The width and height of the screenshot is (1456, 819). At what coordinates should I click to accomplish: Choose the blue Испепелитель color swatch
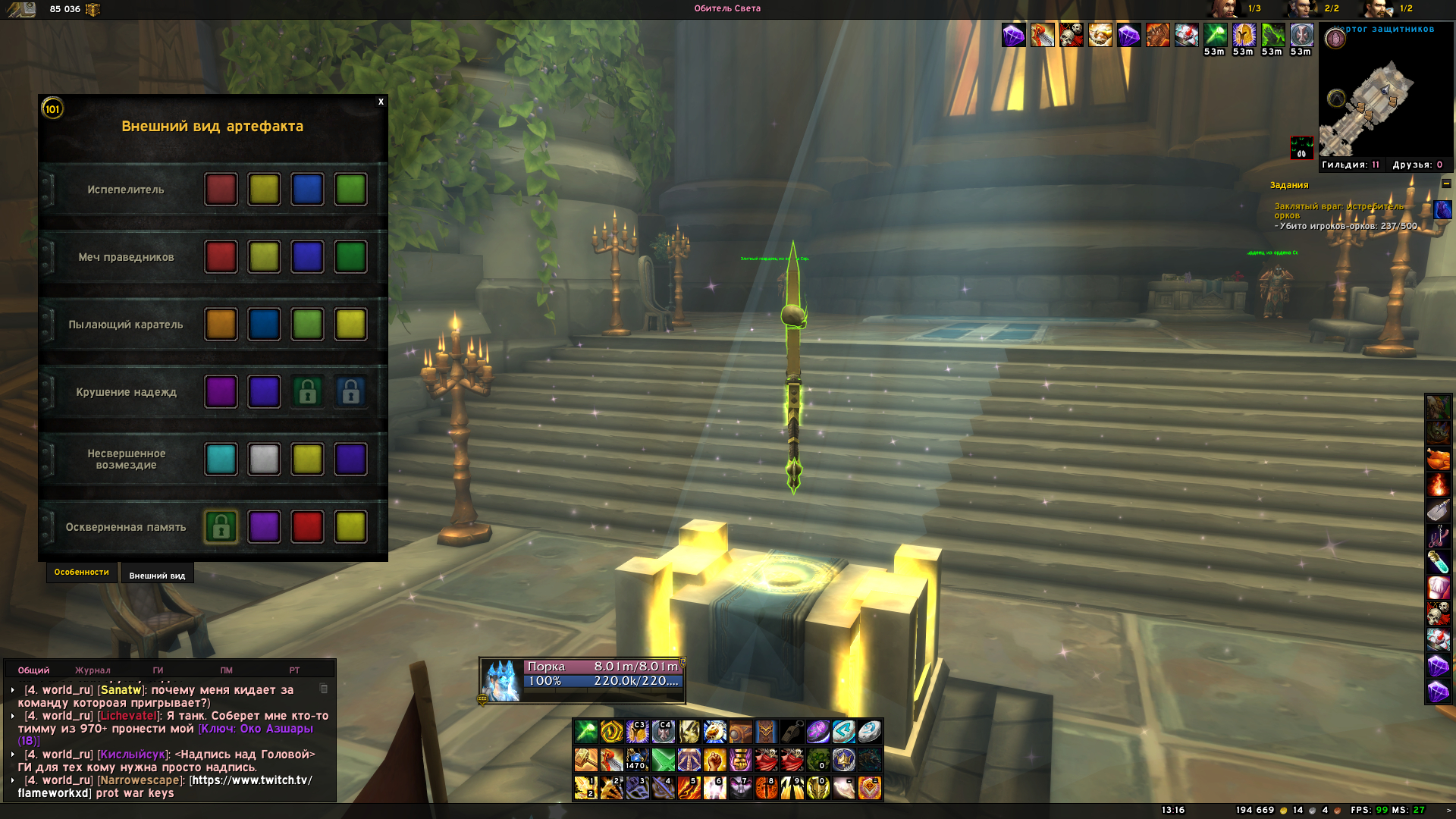tap(307, 190)
